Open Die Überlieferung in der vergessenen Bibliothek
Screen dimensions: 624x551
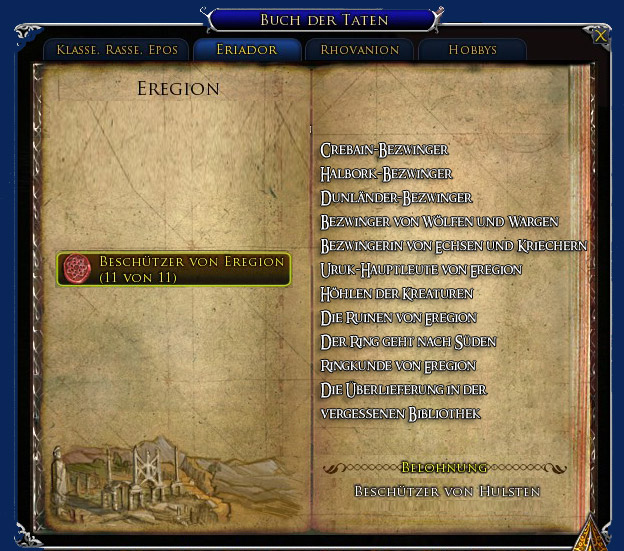tap(400, 401)
